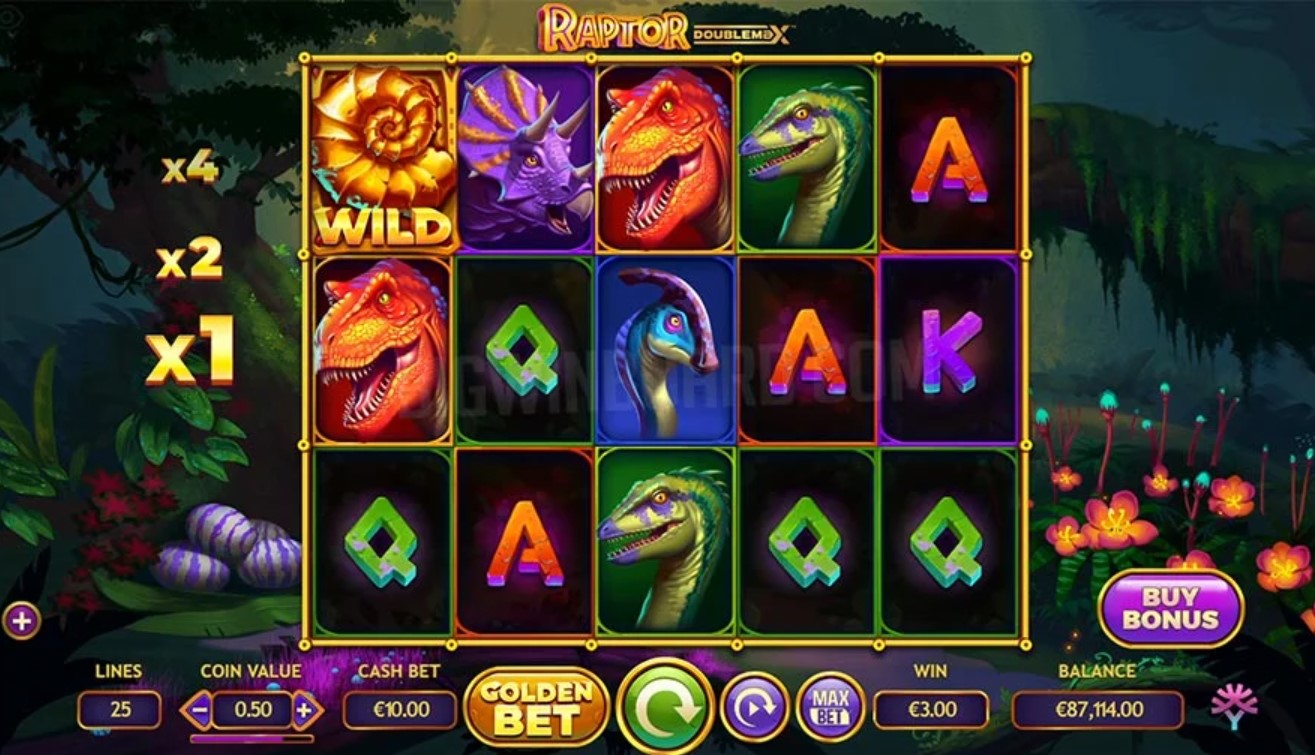Activate the Golden Bet button
1315x755 pixels.
[537, 707]
